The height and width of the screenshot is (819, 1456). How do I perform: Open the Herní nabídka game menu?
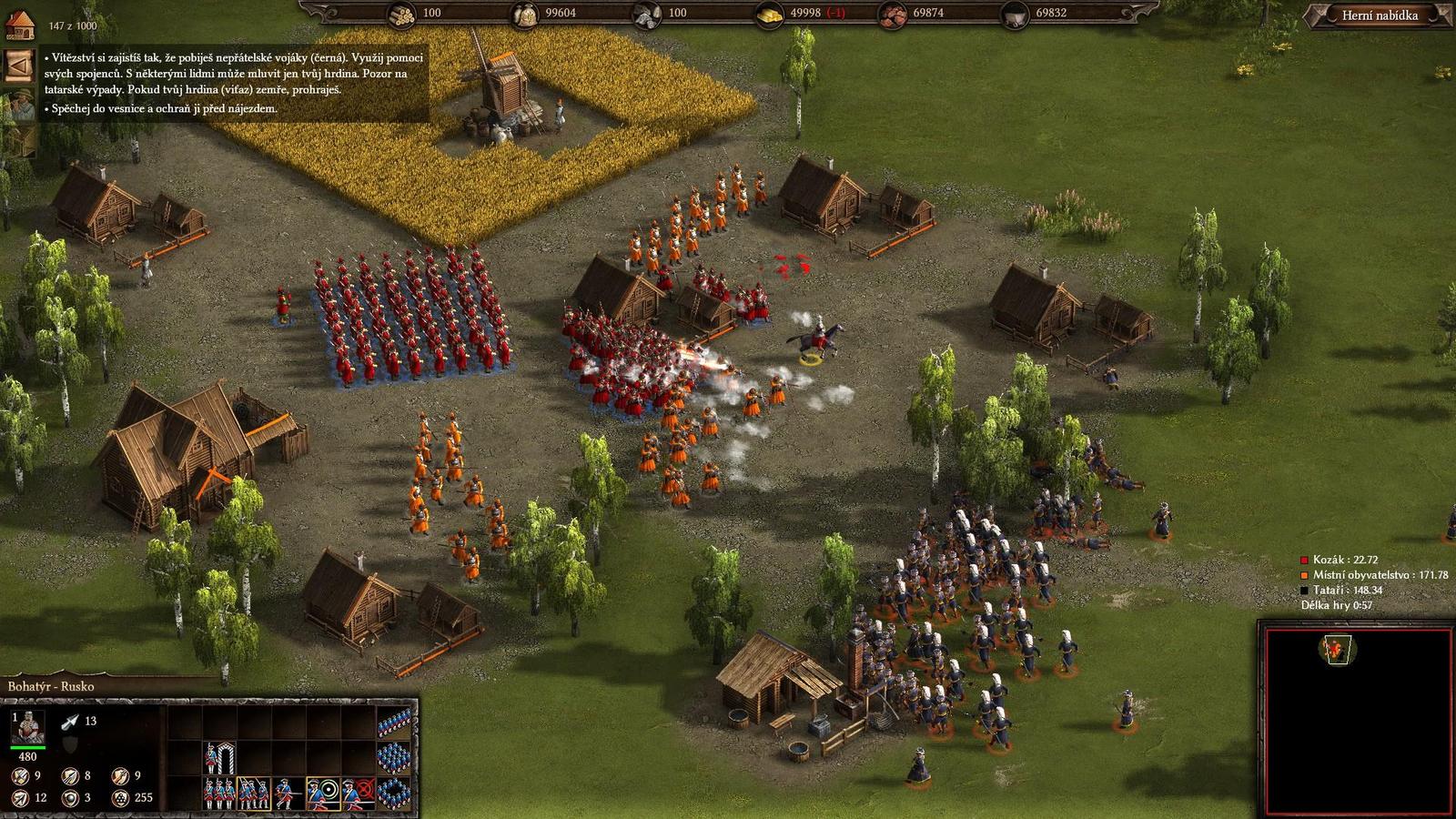click(x=1380, y=15)
